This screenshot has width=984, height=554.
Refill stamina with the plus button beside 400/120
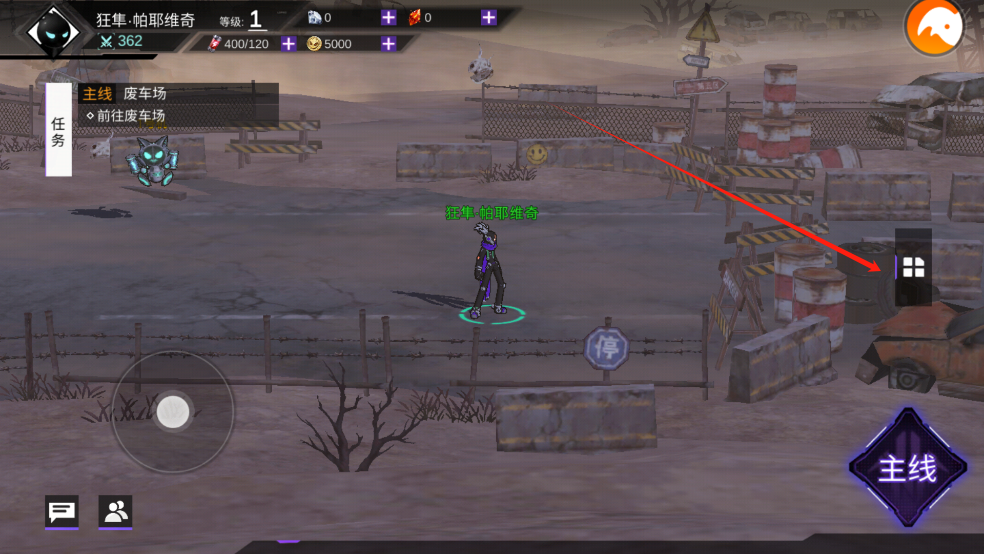288,43
